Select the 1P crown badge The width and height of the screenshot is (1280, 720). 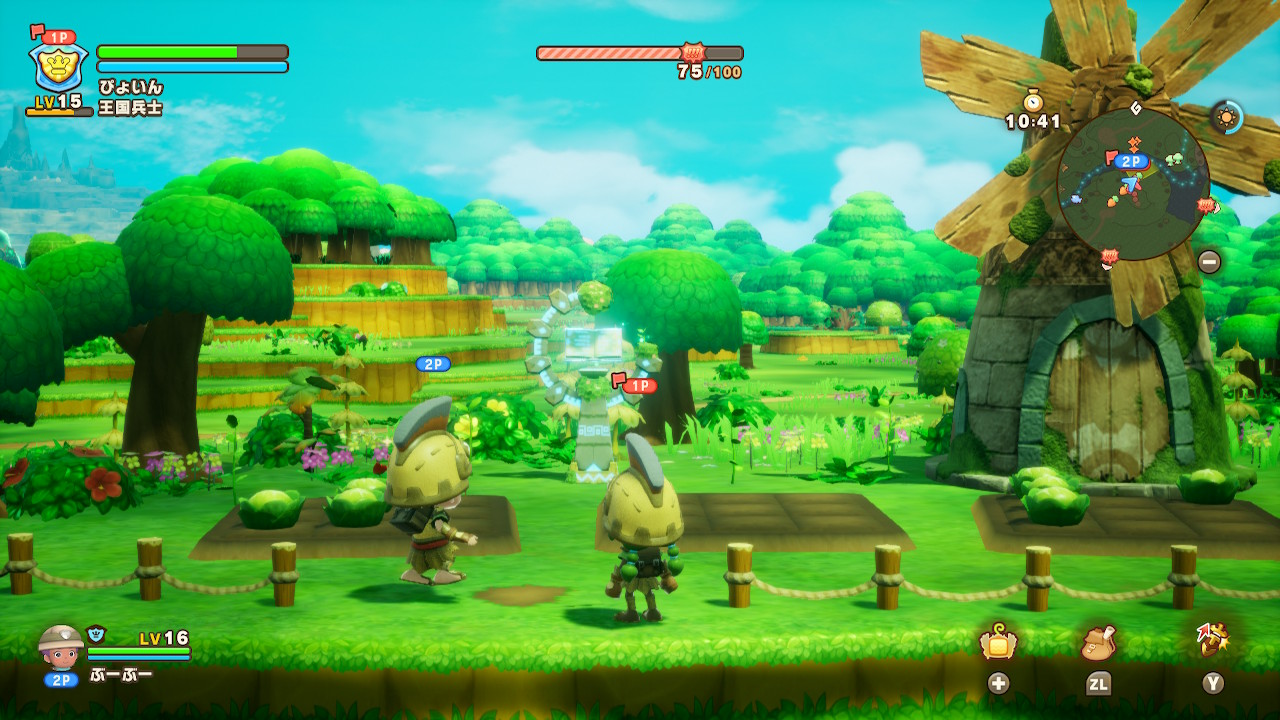(x=58, y=67)
